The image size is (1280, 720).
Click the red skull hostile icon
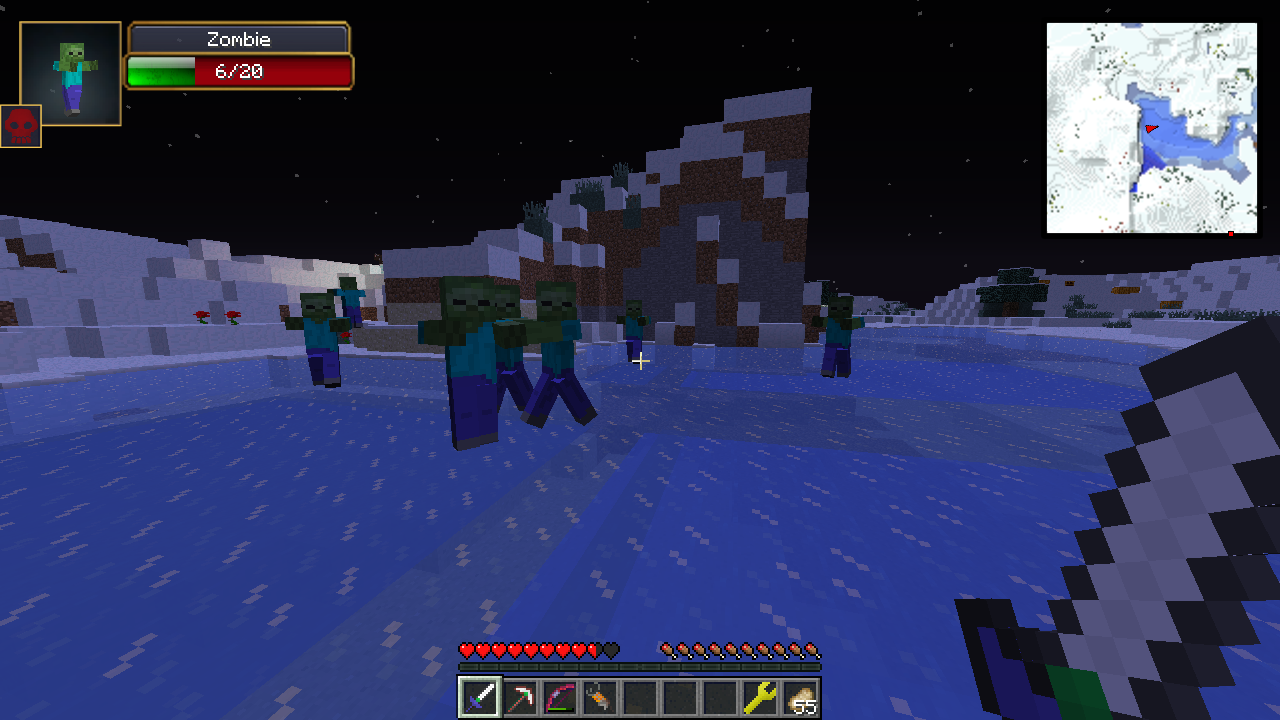pyautogui.click(x=21, y=126)
